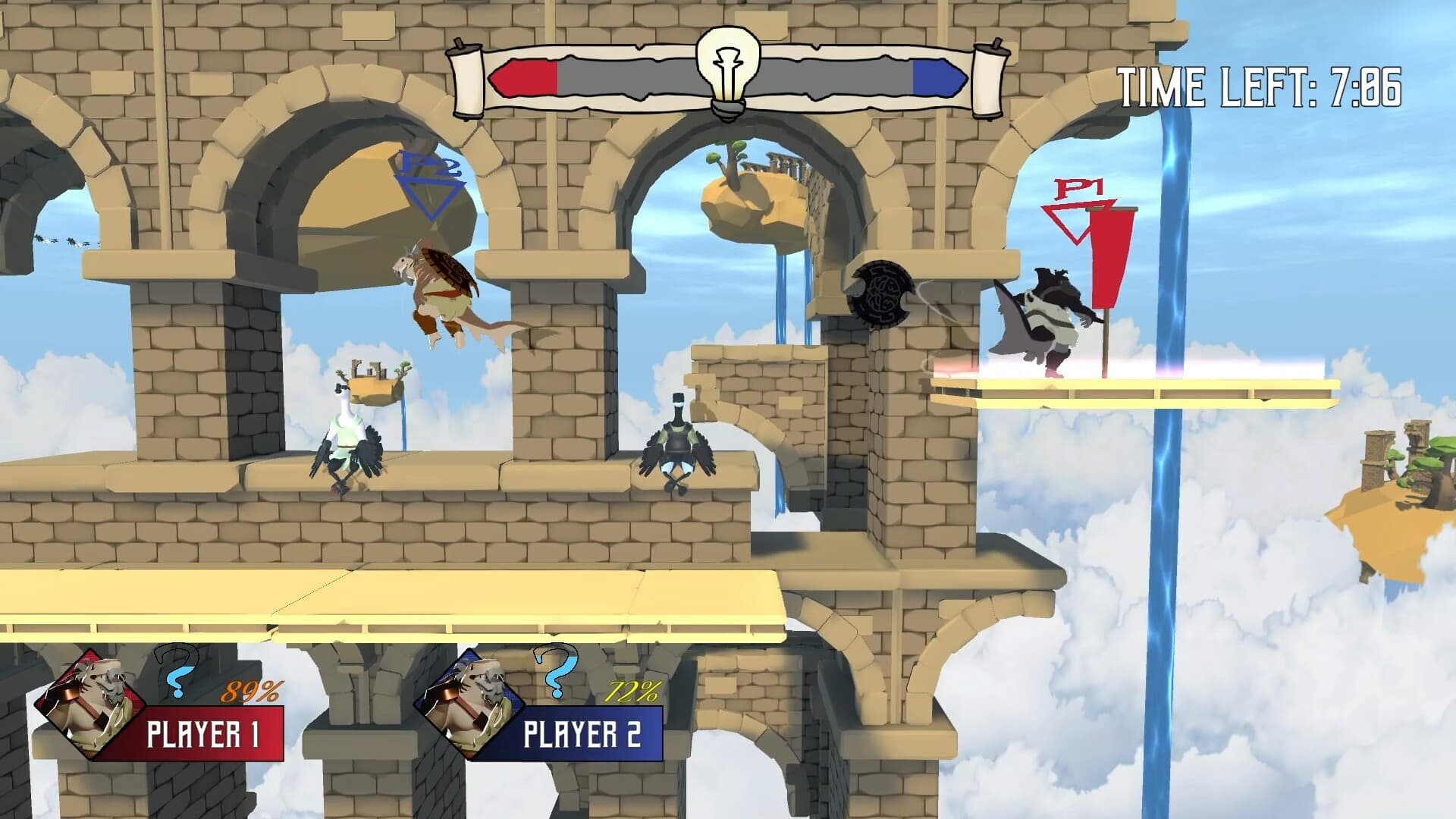
Task: Click the spinning black buzzsaw projectile
Action: (x=882, y=292)
